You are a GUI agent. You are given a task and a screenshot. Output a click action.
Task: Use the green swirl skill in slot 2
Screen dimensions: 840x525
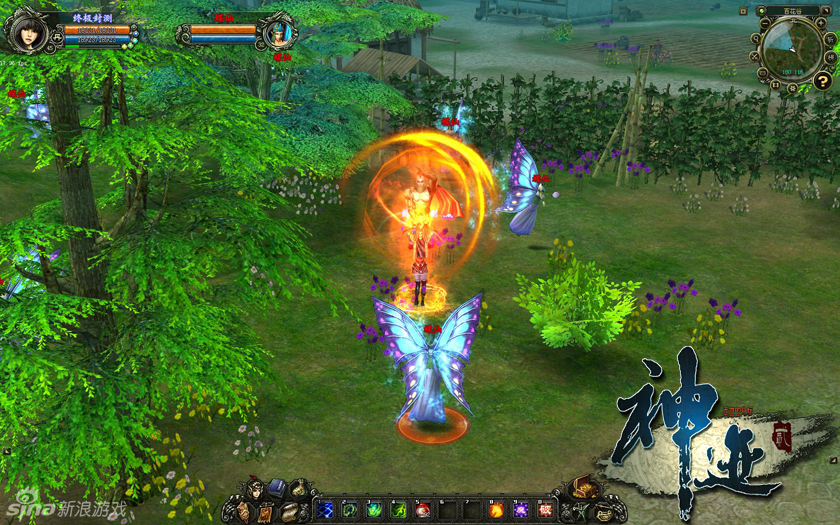click(x=349, y=510)
